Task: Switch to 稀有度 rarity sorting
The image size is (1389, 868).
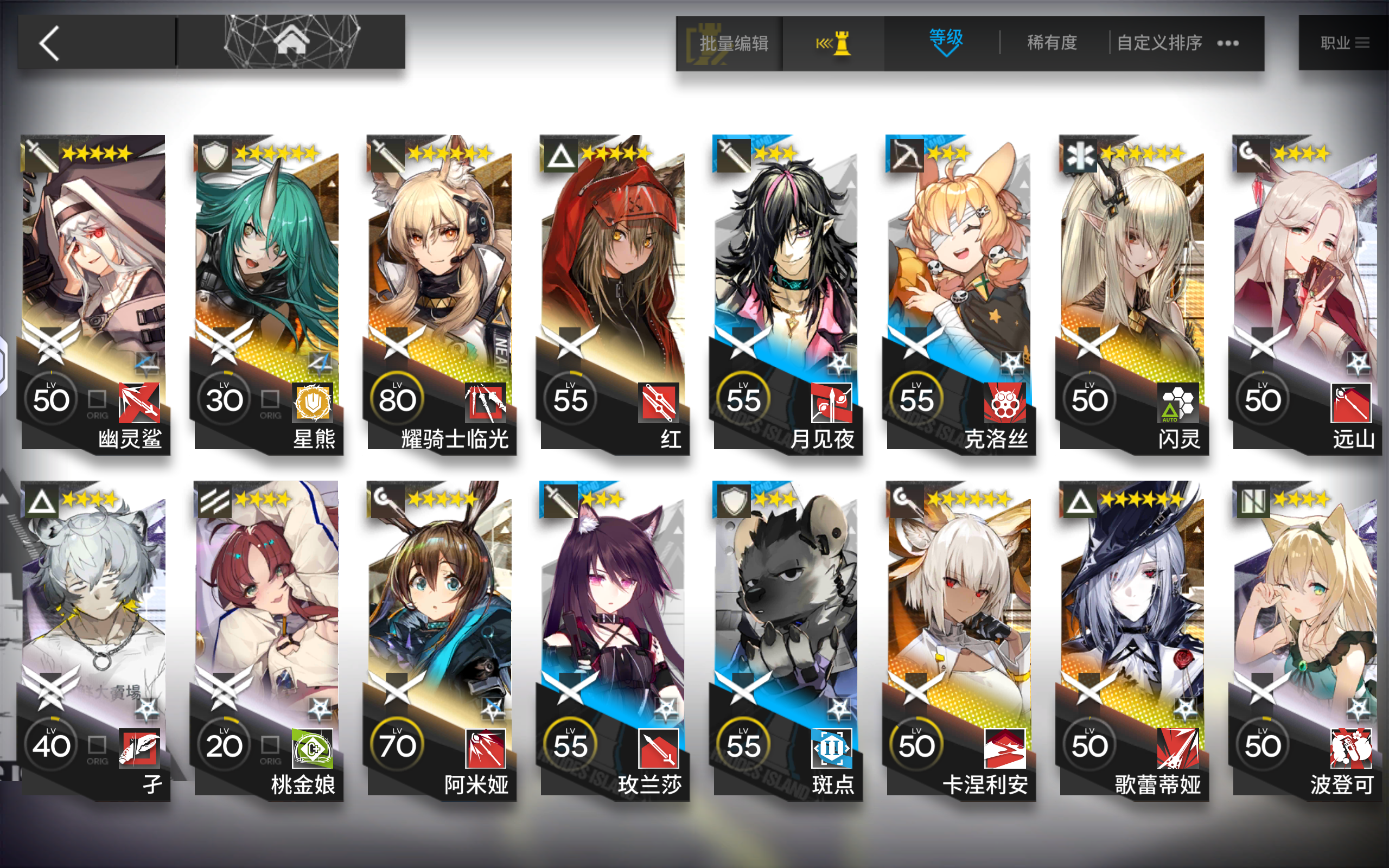Action: pos(1052,42)
